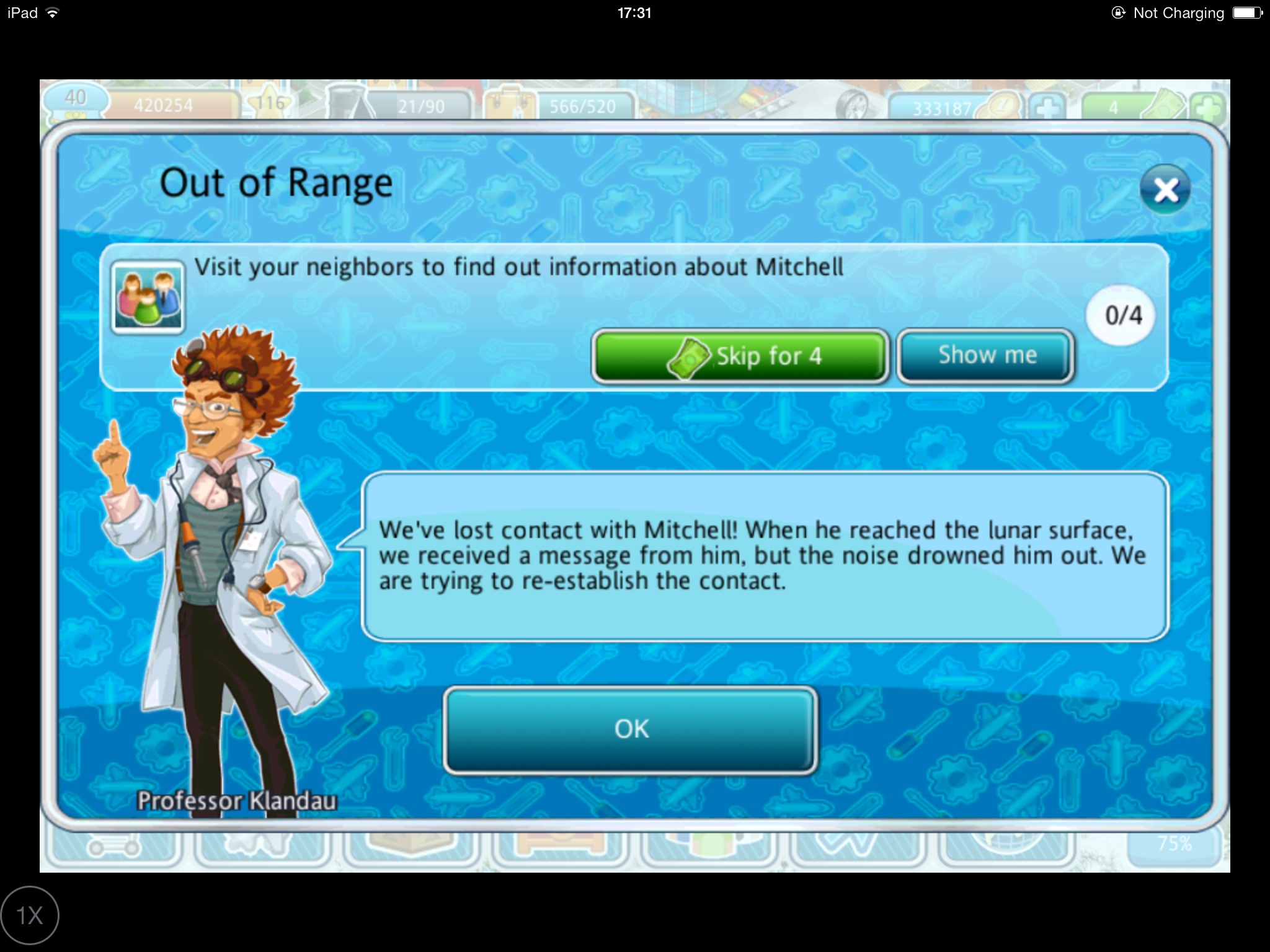Viewport: 1270px width, 952px height.
Task: Select the neighbors quest icon
Action: (x=148, y=296)
